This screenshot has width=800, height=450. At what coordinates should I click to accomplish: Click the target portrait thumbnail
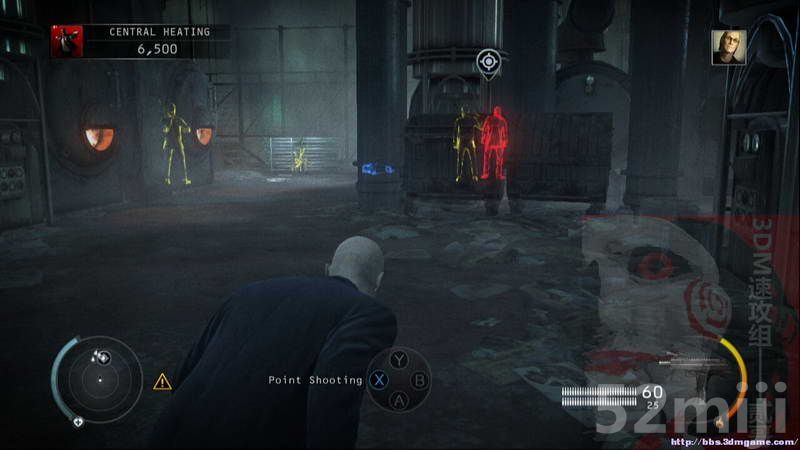pos(728,47)
